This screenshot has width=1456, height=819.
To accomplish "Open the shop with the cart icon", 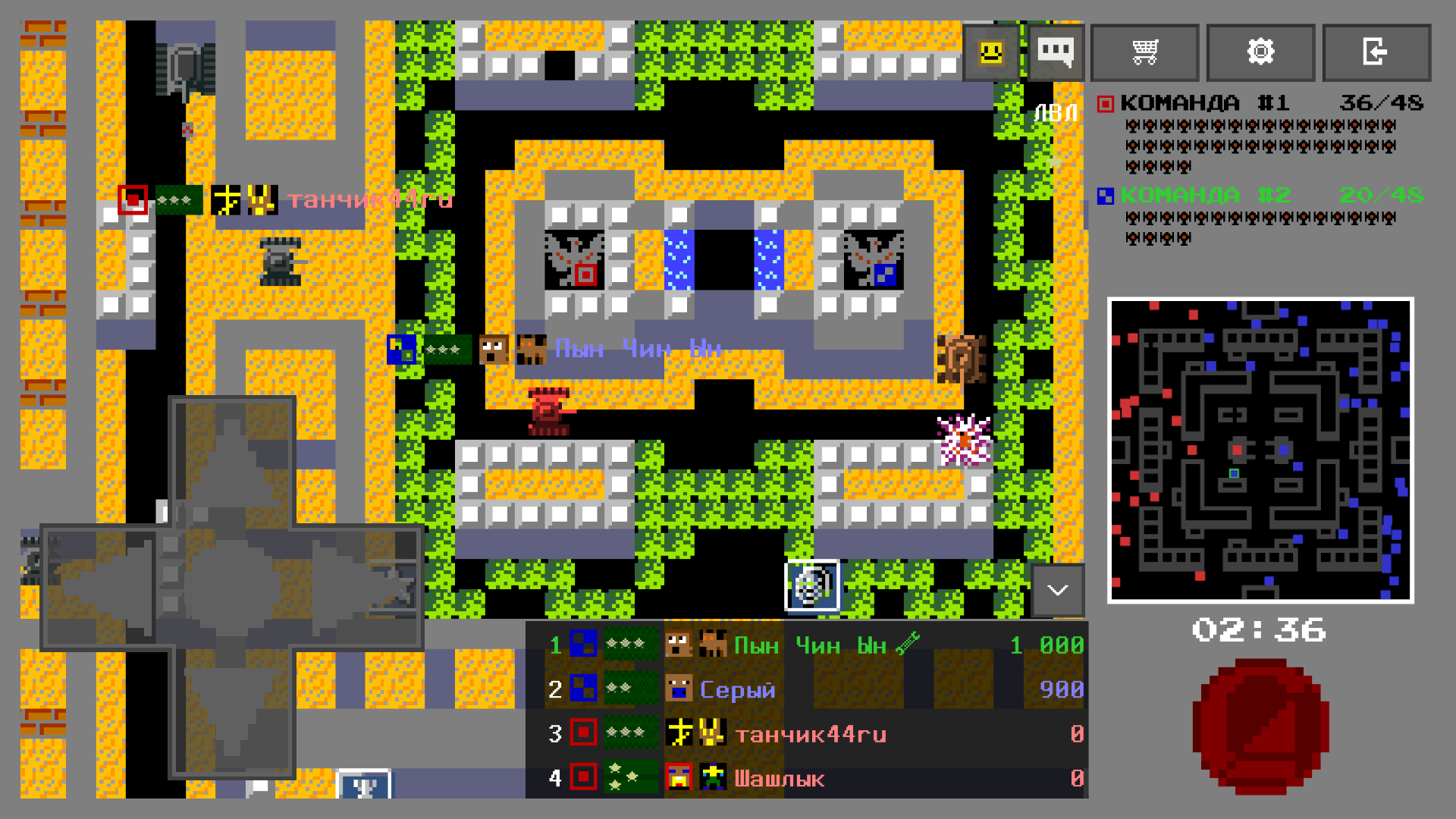I will point(1144,52).
